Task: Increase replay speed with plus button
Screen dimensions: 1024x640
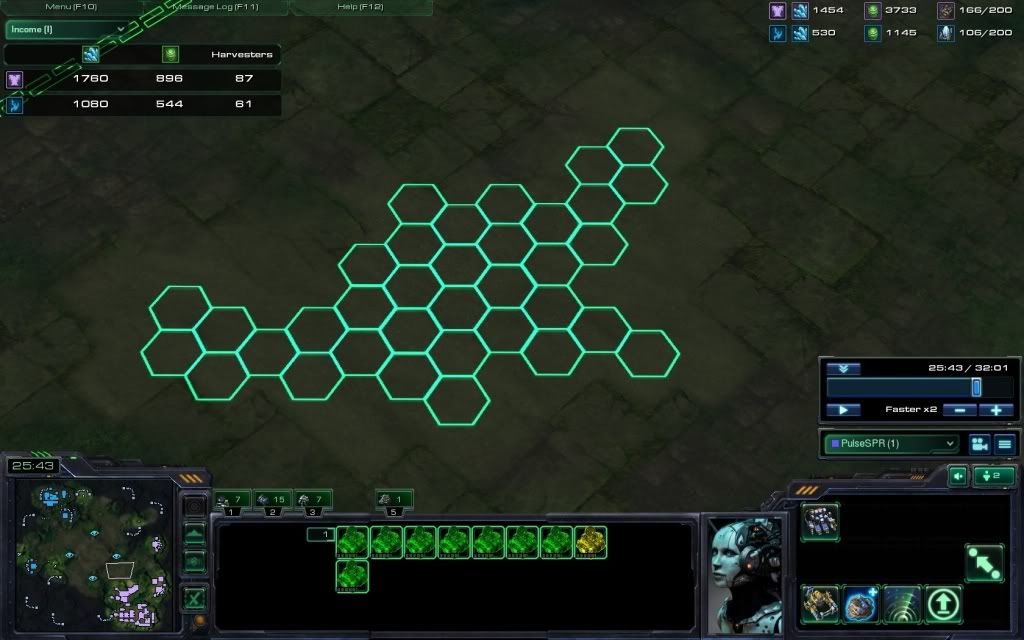Action: coord(996,410)
